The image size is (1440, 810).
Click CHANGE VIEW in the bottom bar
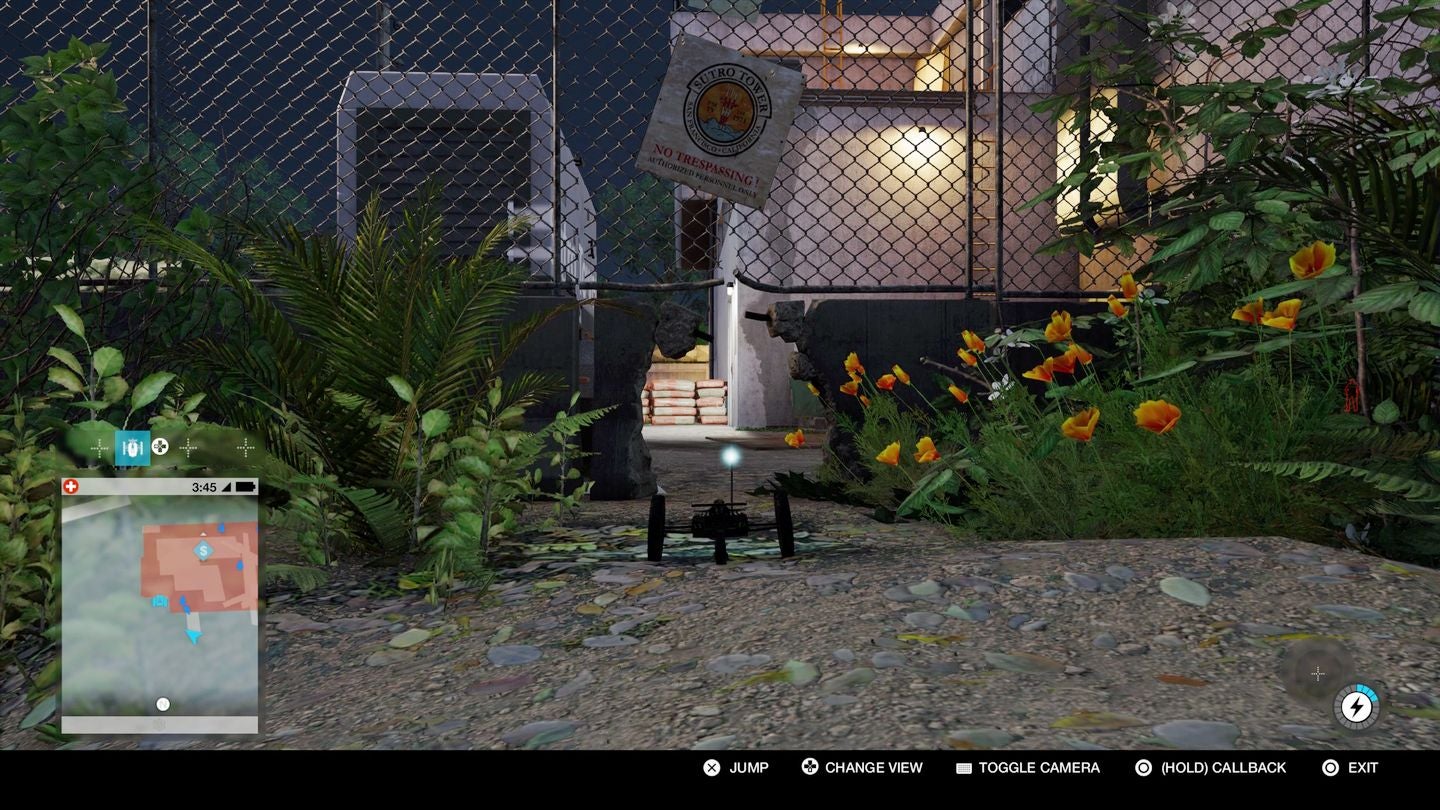click(875, 767)
